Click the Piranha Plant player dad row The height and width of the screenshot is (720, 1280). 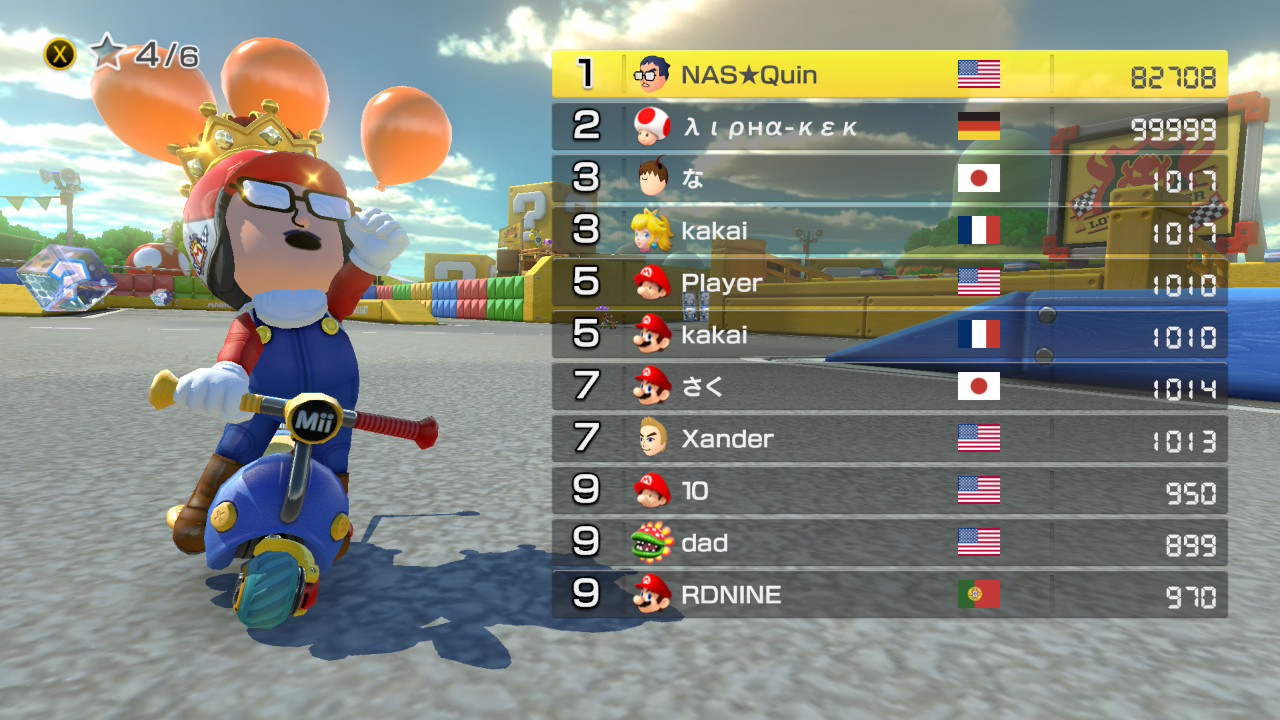(x=889, y=543)
